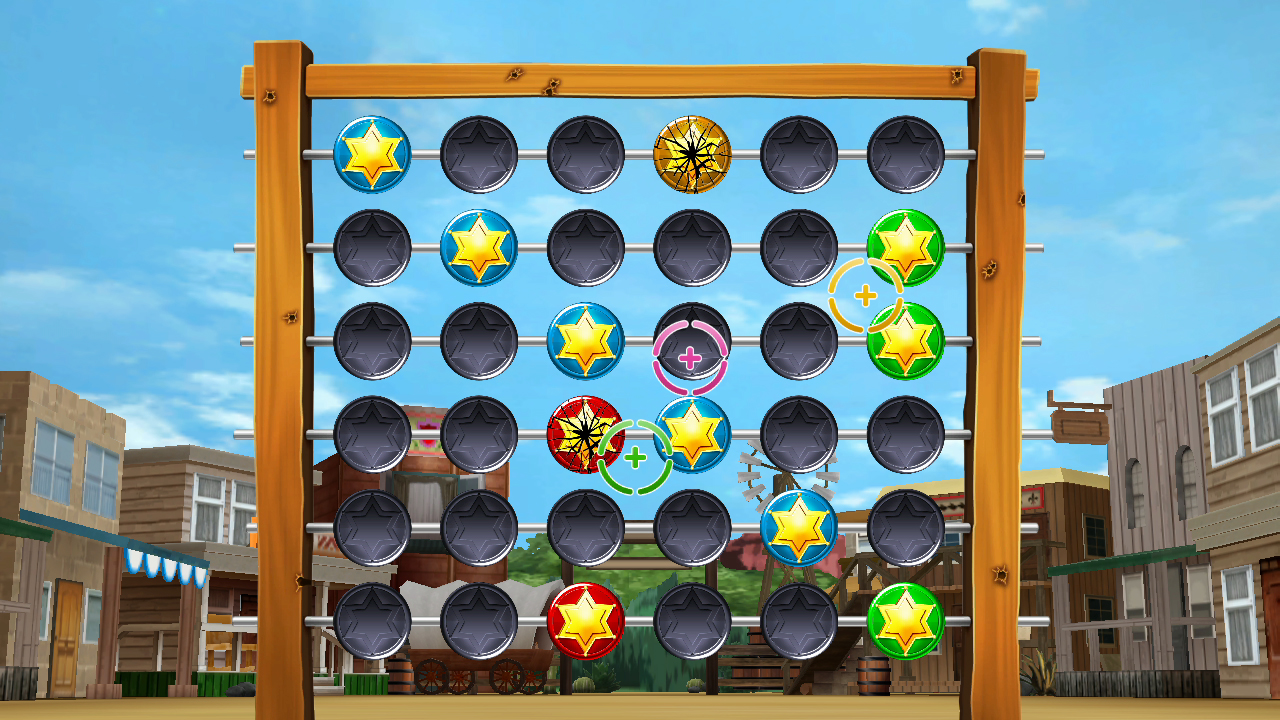Flip the dark badge left of the green stars
The width and height of the screenshot is (1280, 720).
[800, 245]
